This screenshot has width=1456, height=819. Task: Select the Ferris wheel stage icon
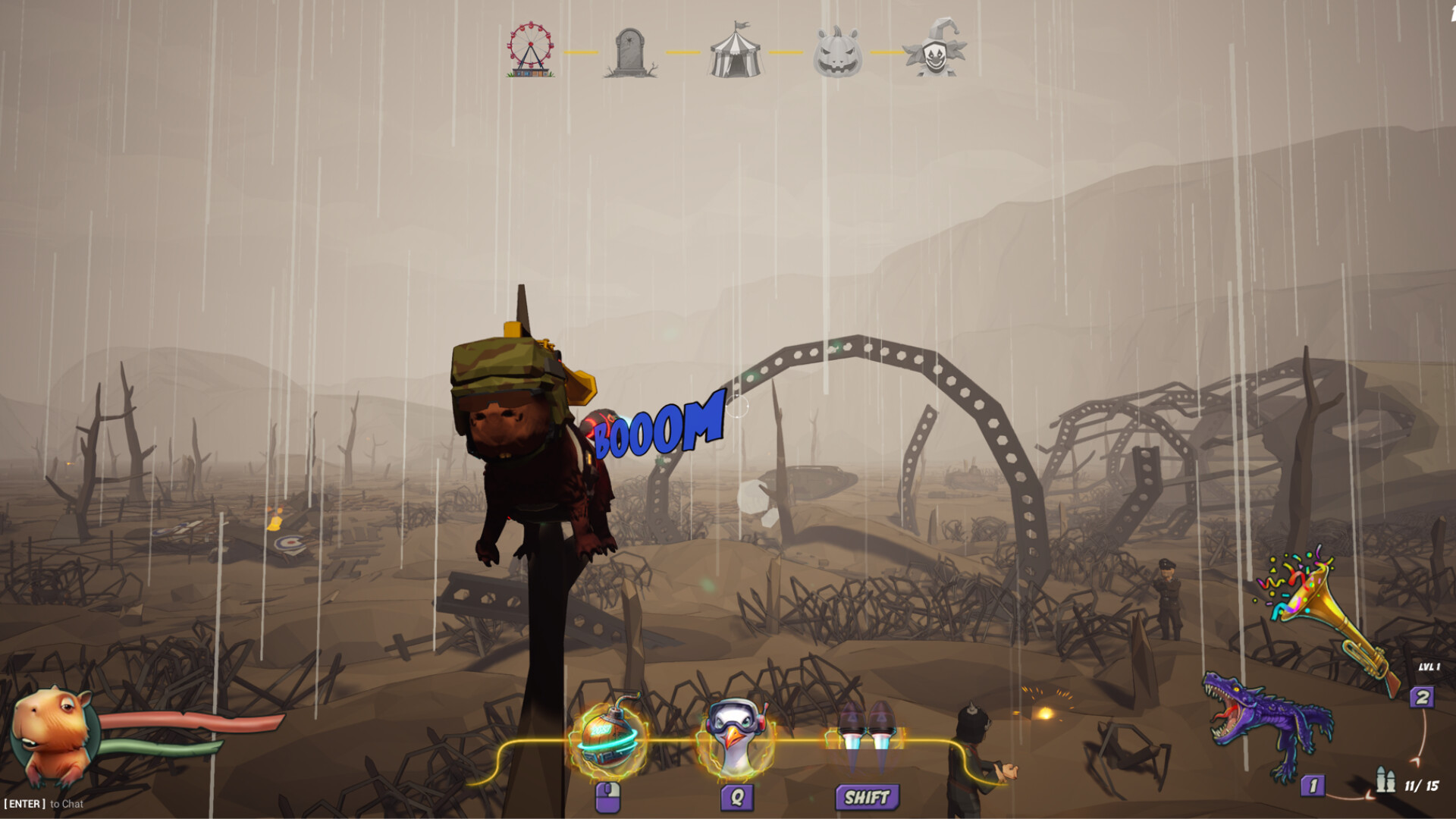coord(529,50)
